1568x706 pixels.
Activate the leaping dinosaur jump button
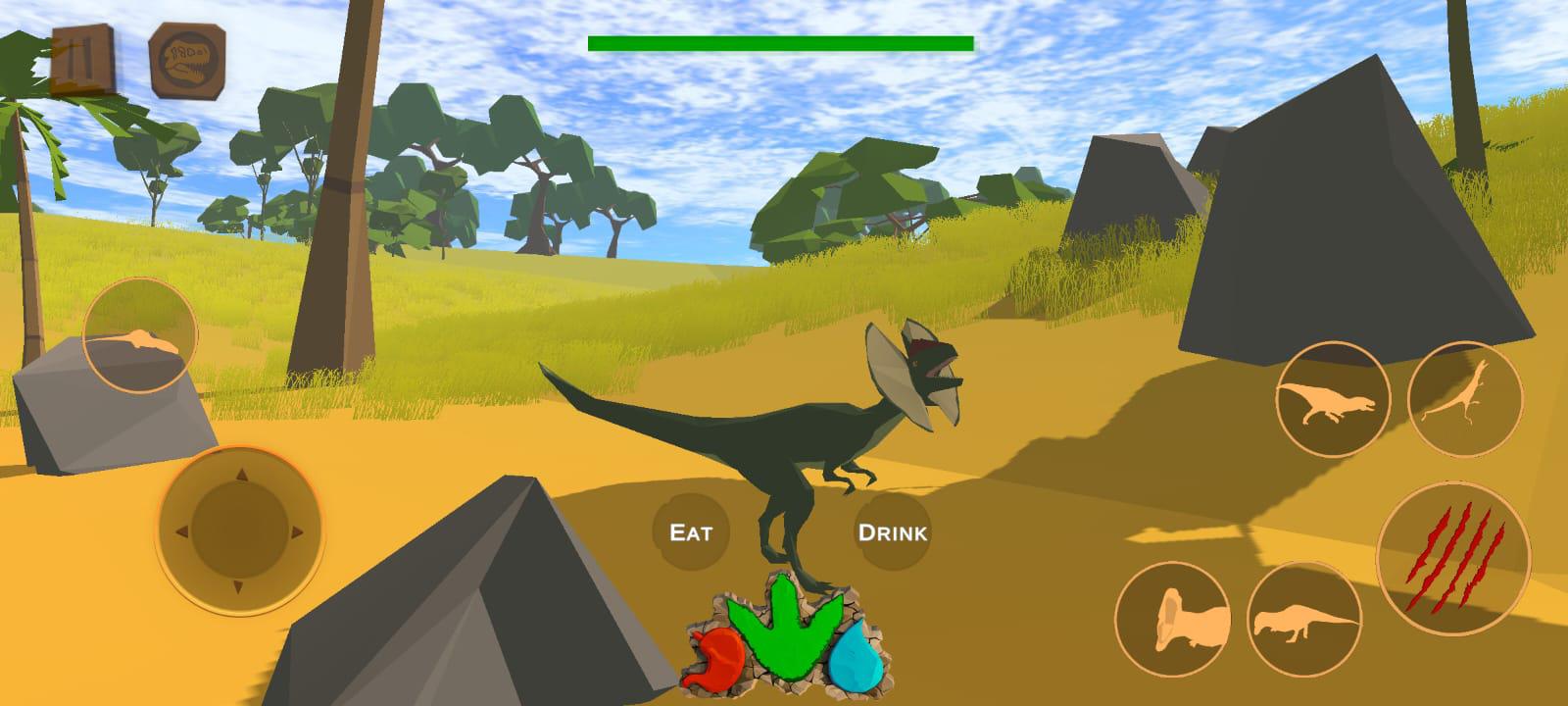coord(1464,397)
